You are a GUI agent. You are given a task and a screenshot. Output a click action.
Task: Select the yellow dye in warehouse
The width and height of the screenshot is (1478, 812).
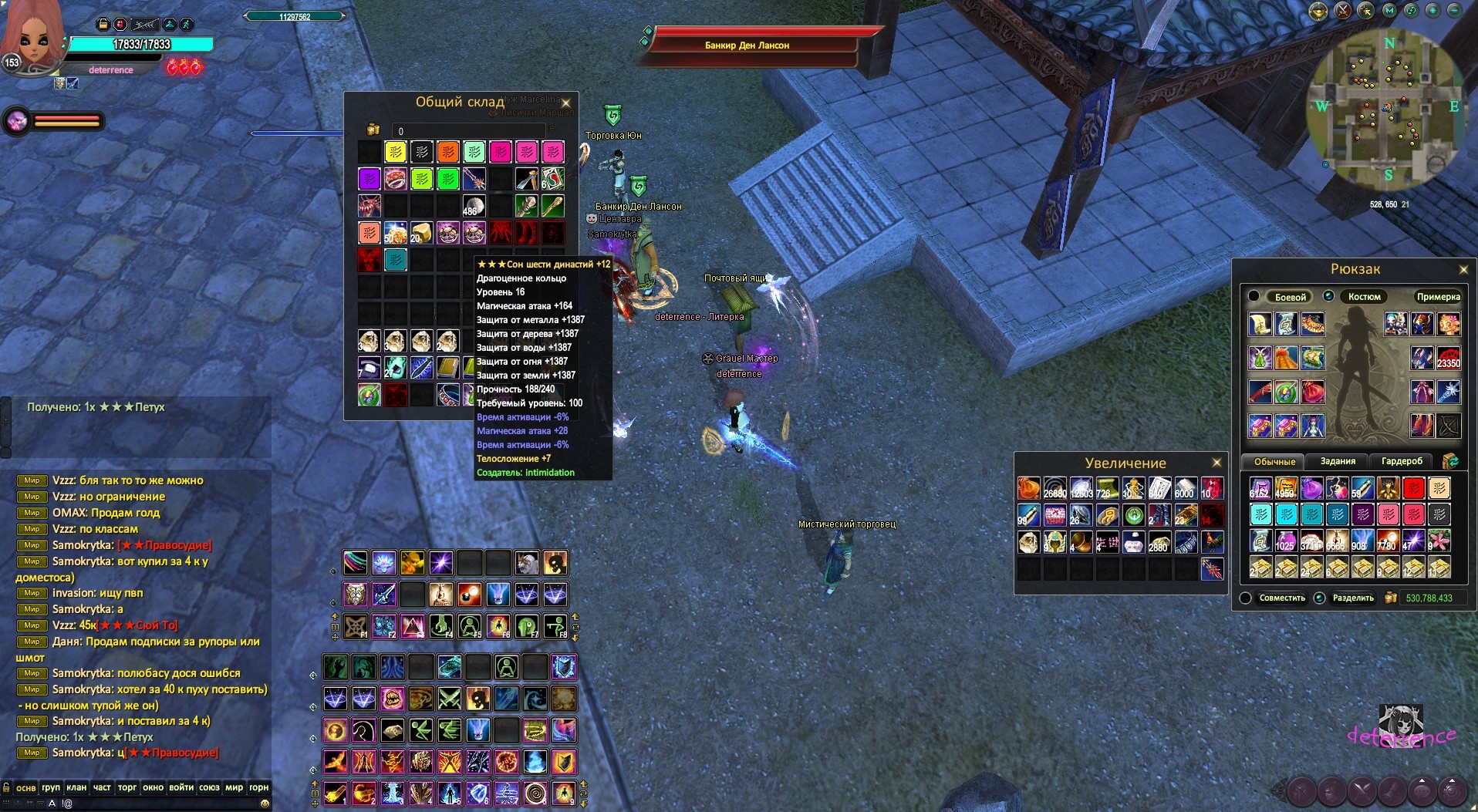(x=396, y=152)
